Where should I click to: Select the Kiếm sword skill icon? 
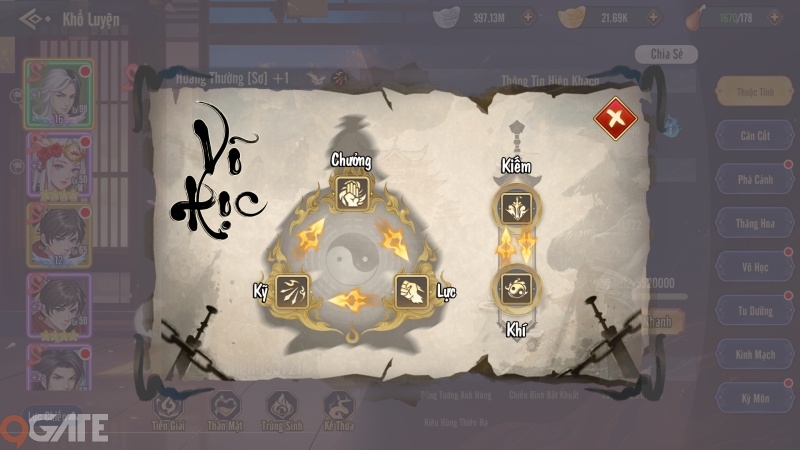[x=518, y=208]
